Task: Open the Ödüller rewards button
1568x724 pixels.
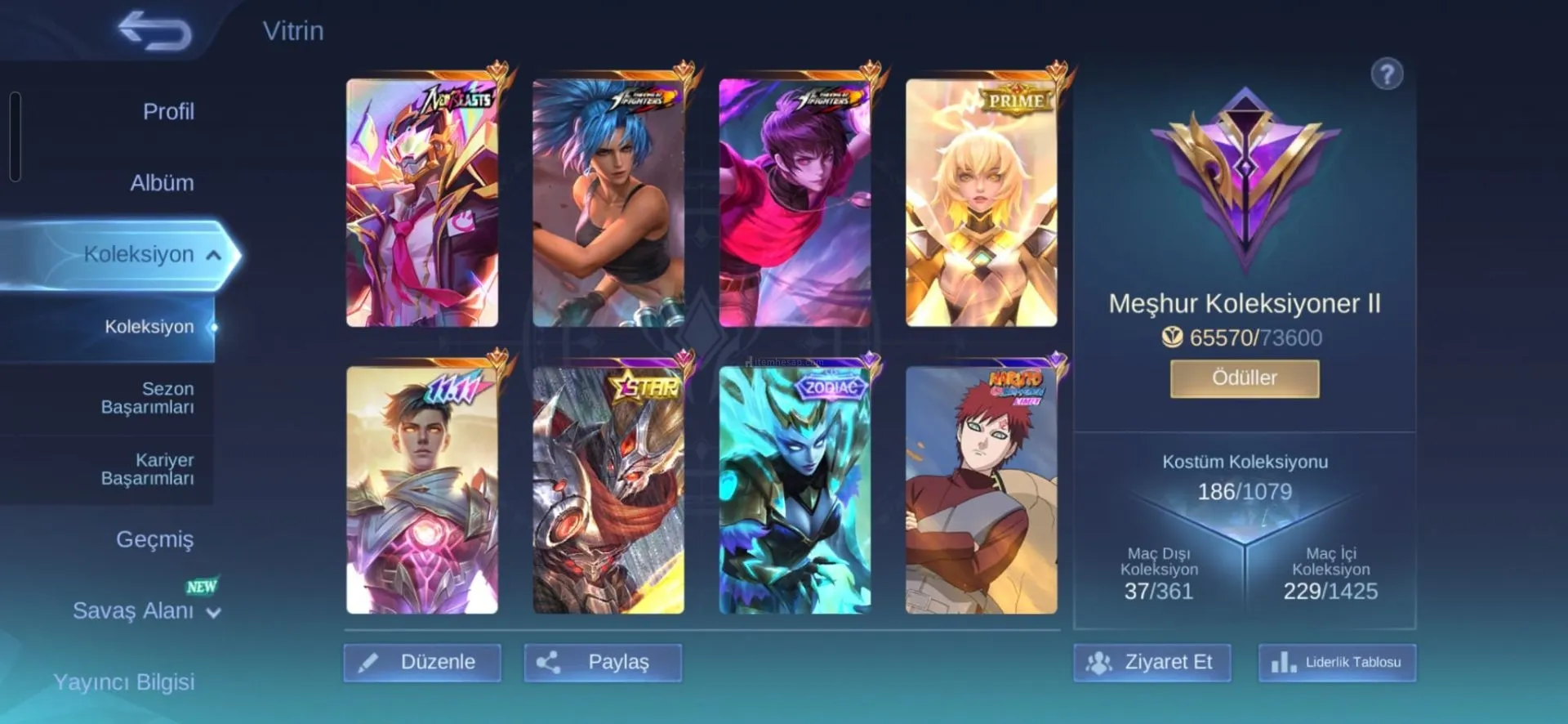Action: (1244, 378)
